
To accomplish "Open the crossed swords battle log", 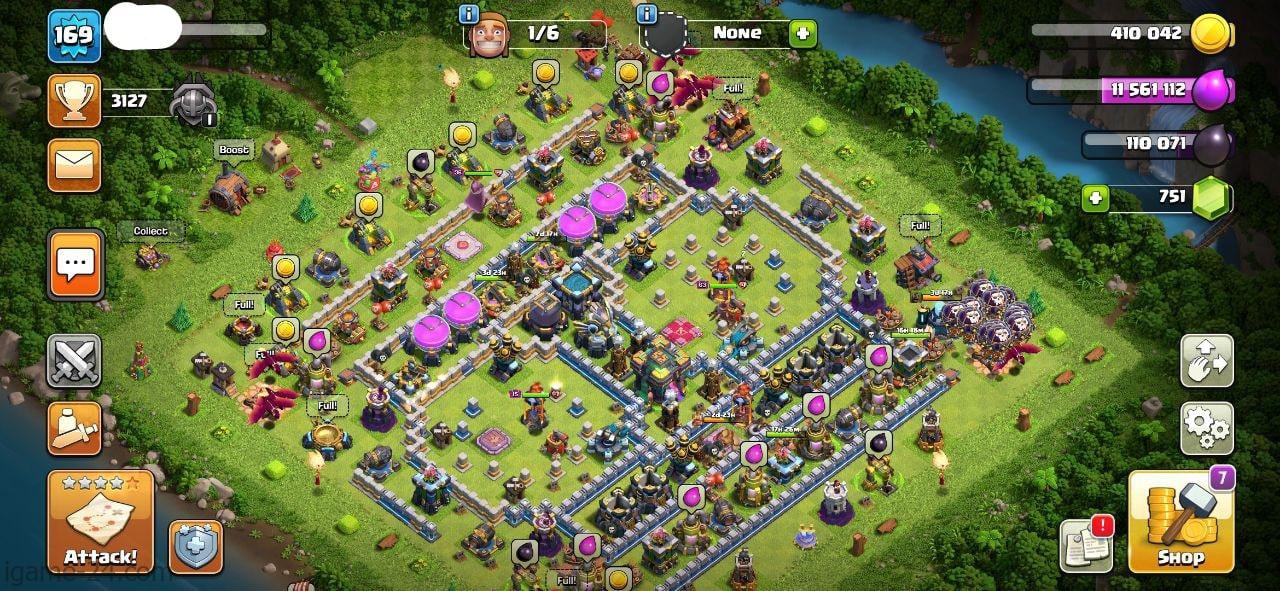I will coord(75,361).
